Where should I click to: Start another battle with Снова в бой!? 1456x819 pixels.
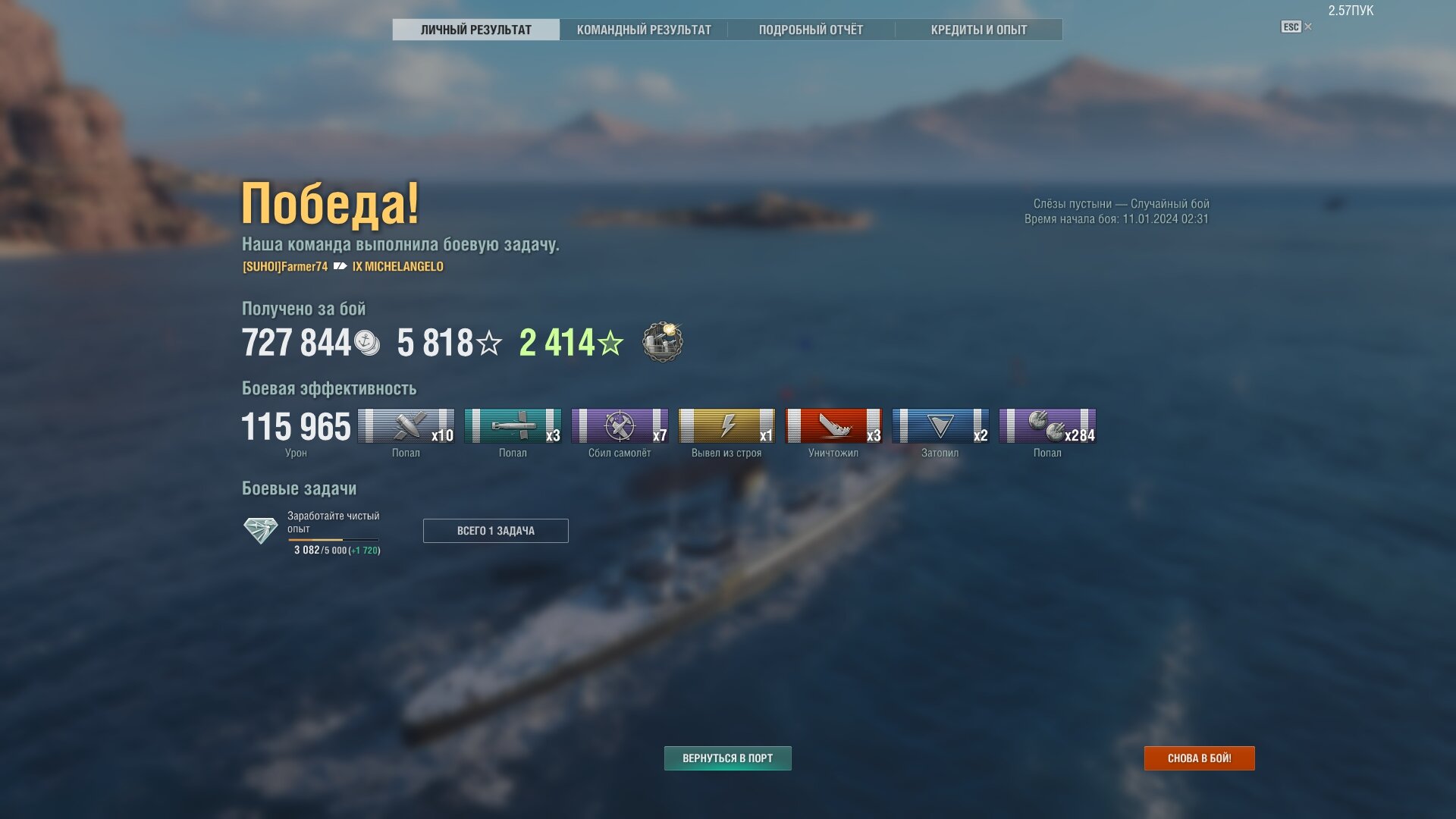pyautogui.click(x=1199, y=758)
